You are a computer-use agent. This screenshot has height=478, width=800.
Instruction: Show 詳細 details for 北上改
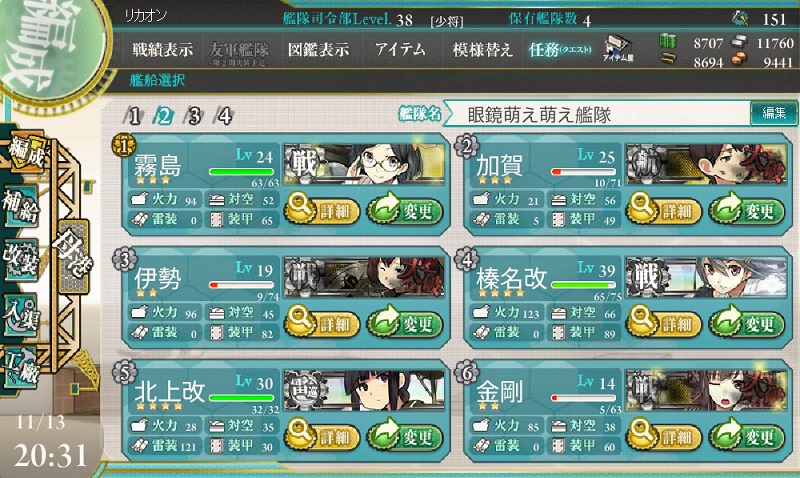(319, 437)
